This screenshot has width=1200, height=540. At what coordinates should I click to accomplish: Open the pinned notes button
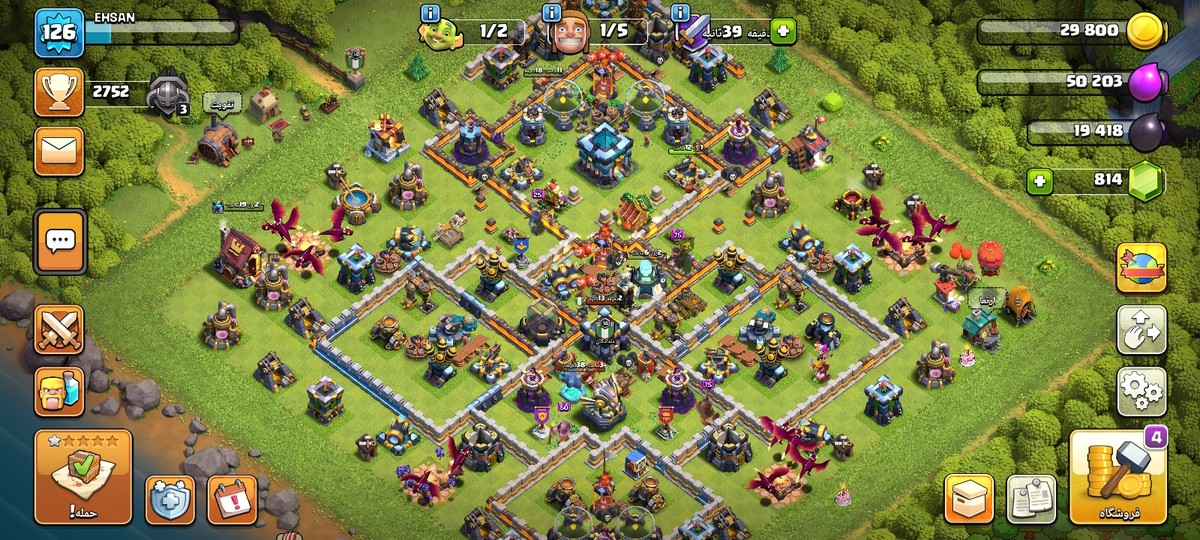pyautogui.click(x=1031, y=498)
